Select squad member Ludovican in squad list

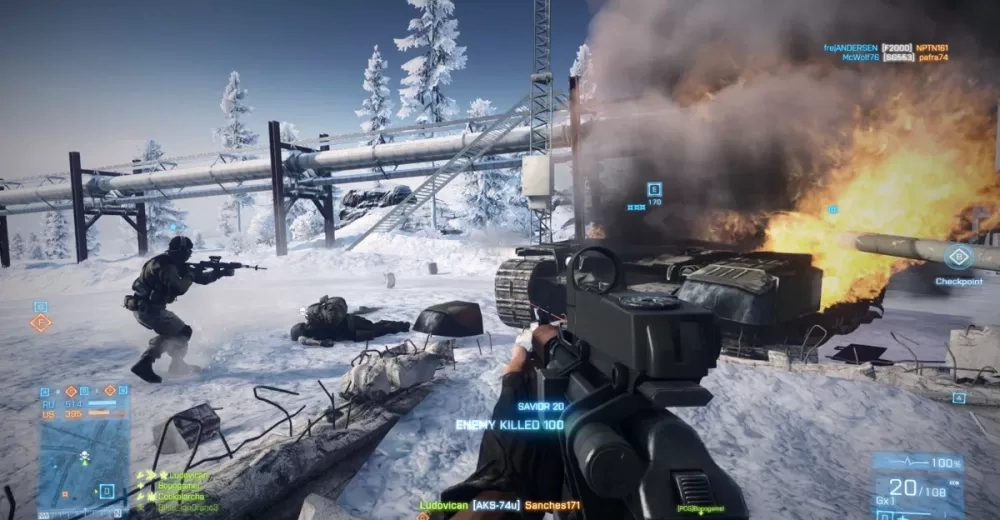point(188,475)
